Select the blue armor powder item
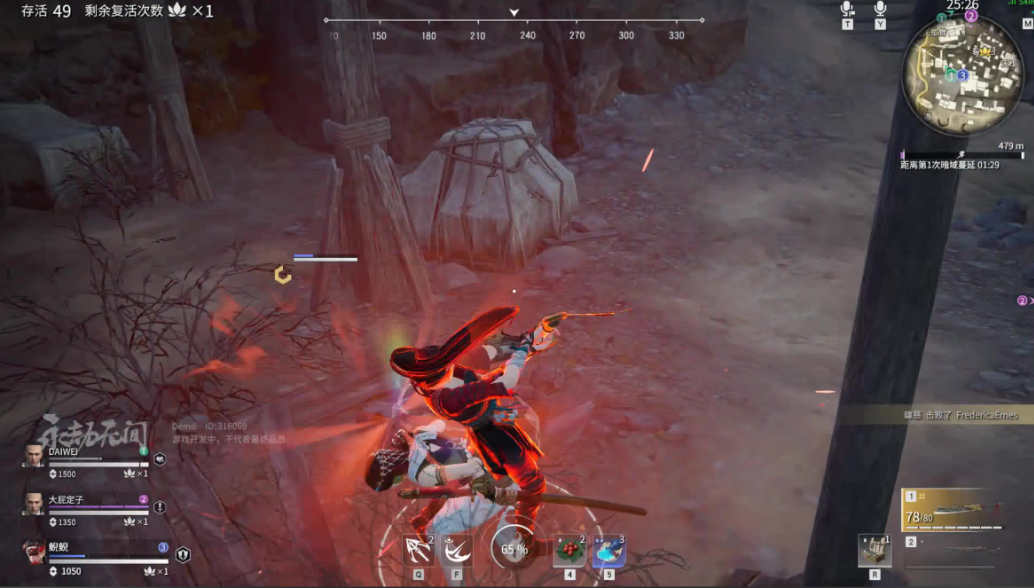Screen dimensions: 1034x588 tap(608, 549)
